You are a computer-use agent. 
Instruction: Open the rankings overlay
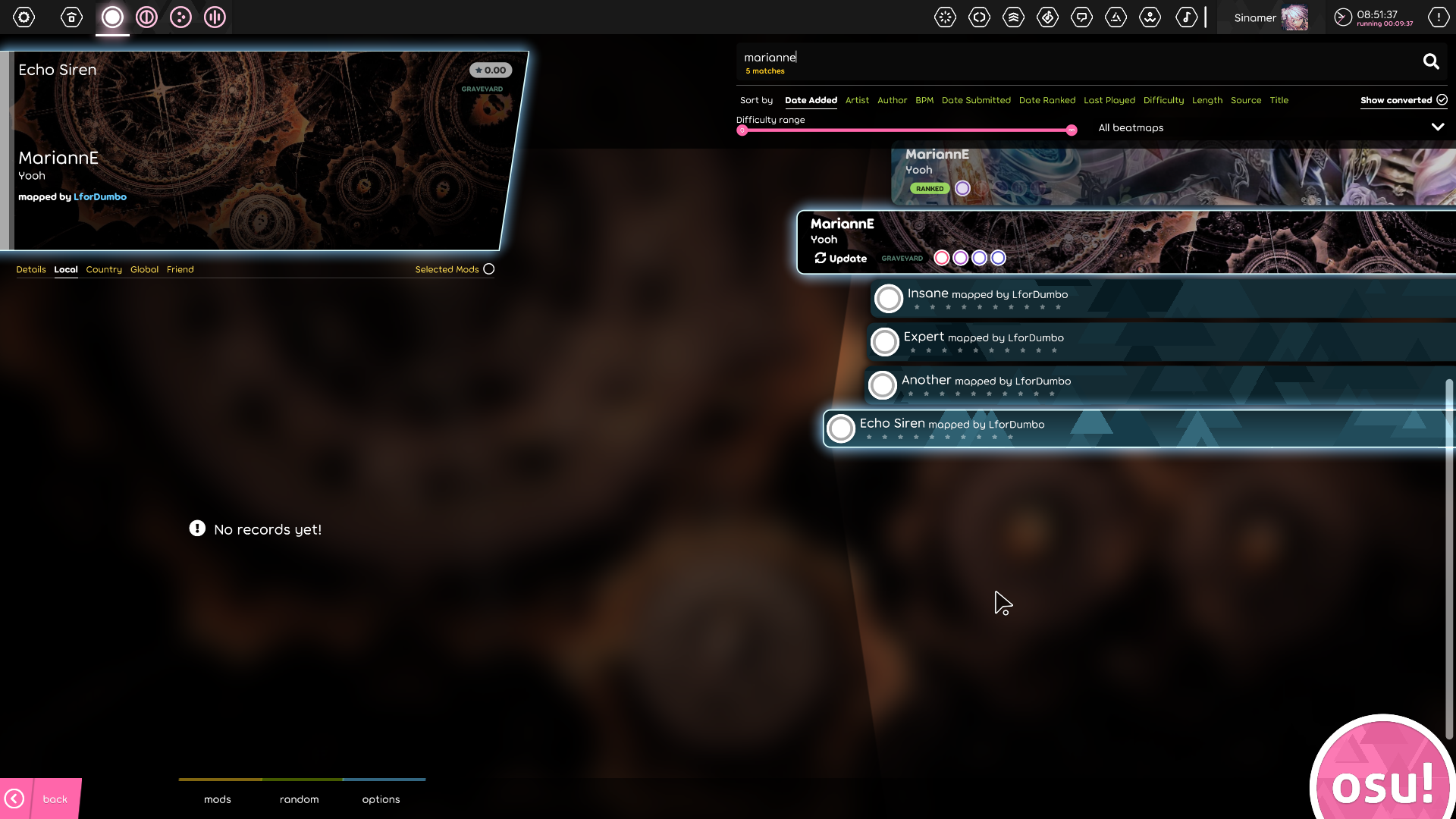tap(1014, 17)
